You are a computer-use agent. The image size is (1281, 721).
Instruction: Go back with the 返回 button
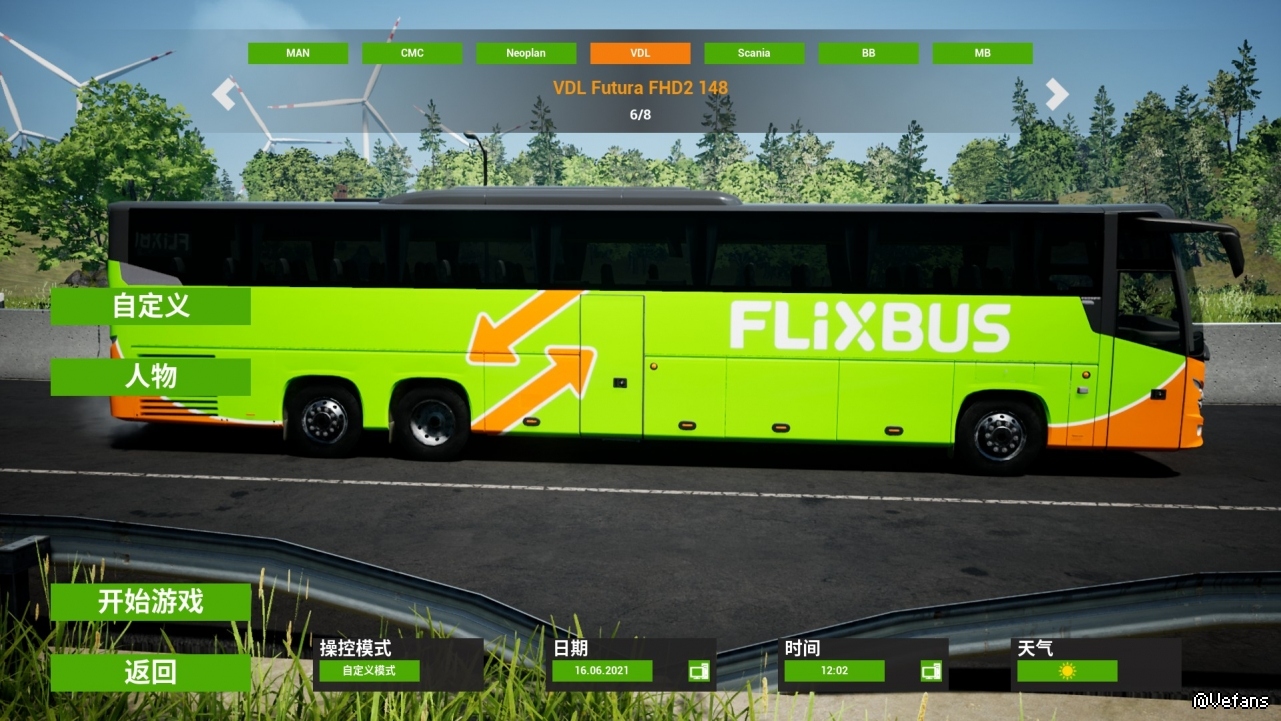[151, 673]
